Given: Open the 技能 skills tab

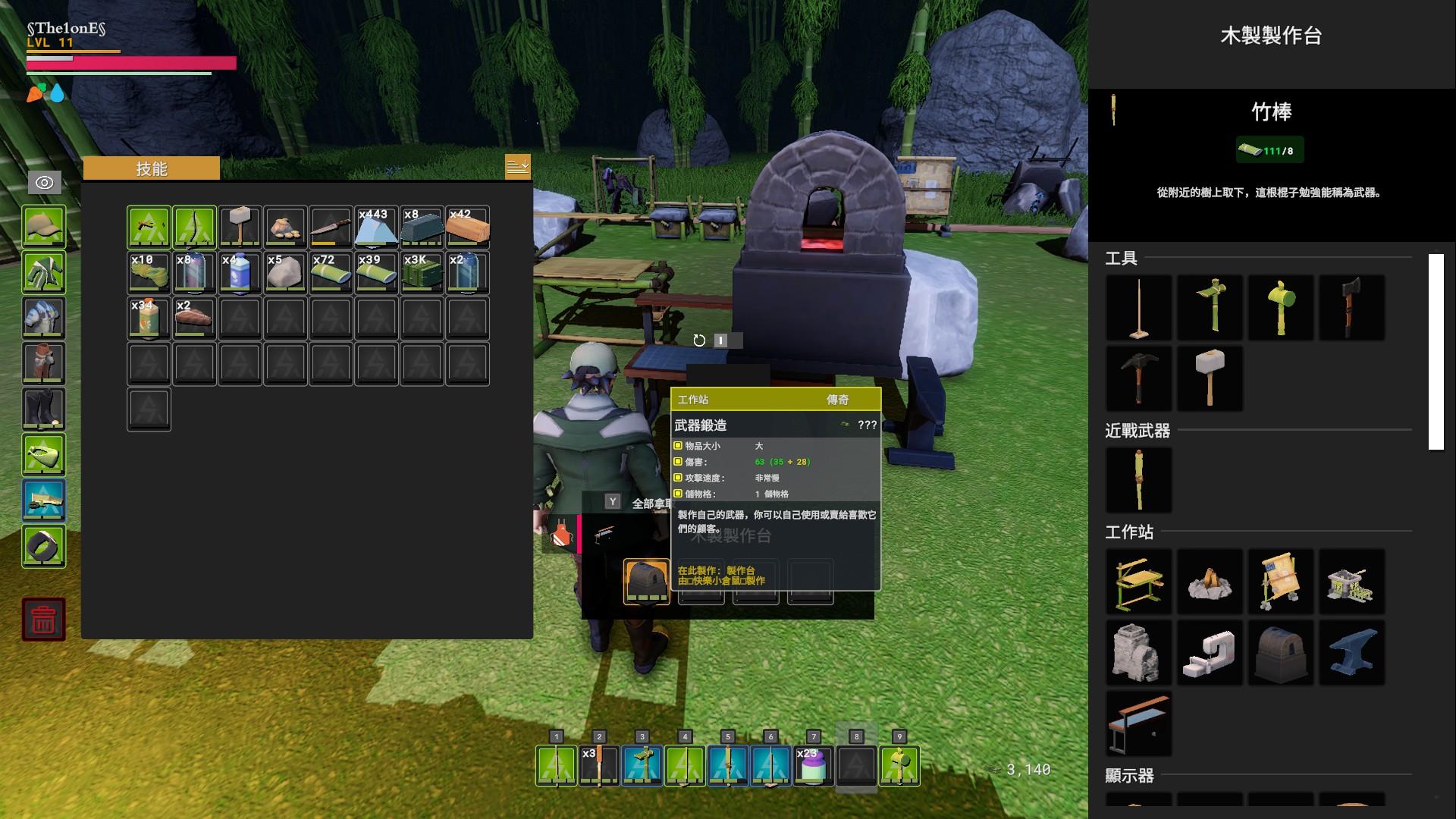Looking at the screenshot, I should [152, 168].
